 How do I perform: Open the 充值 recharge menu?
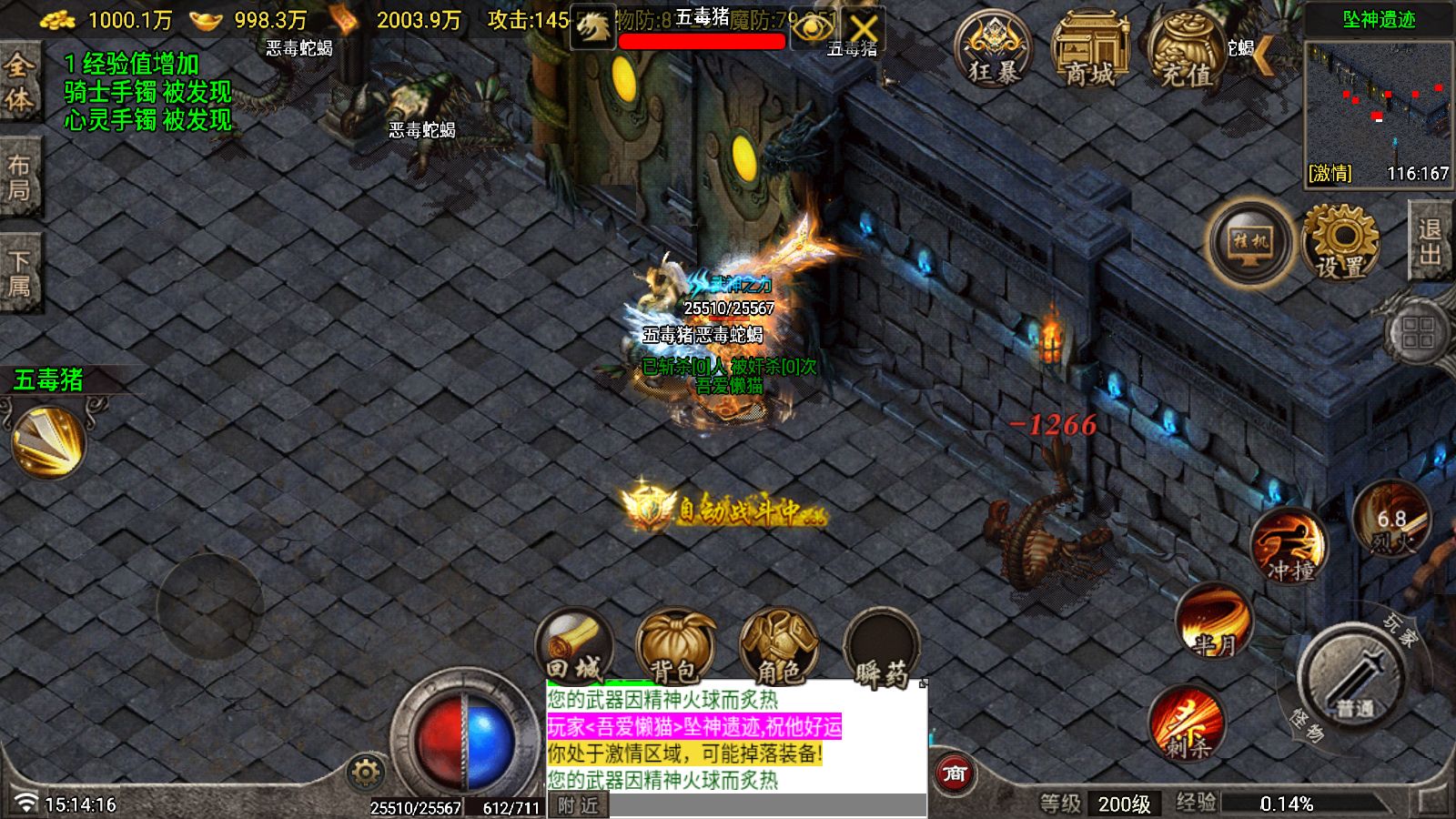[1186, 50]
